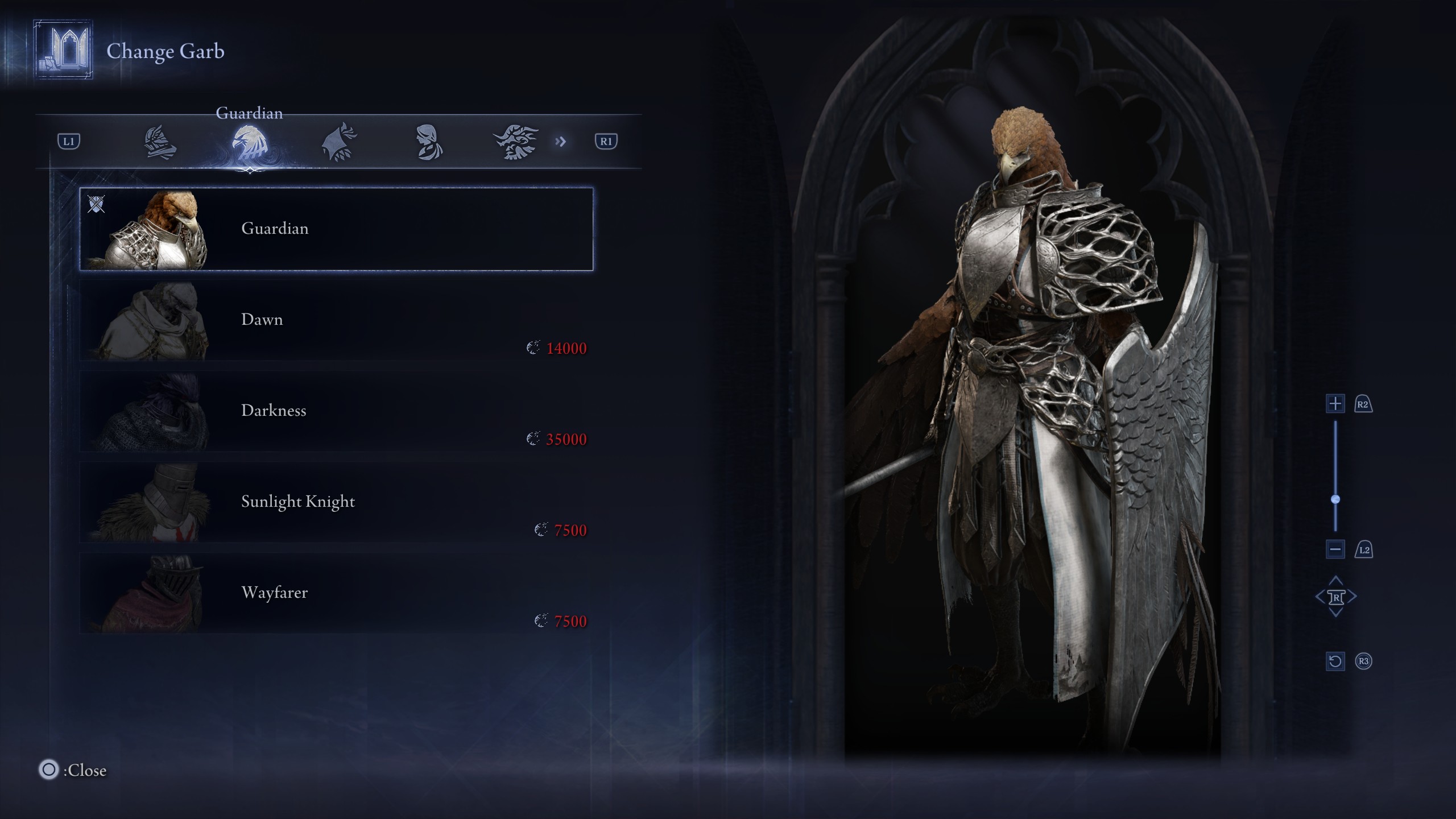Switch to the winged-helmet knight character tab
The height and width of the screenshot is (819, 1456).
pyautogui.click(x=160, y=142)
